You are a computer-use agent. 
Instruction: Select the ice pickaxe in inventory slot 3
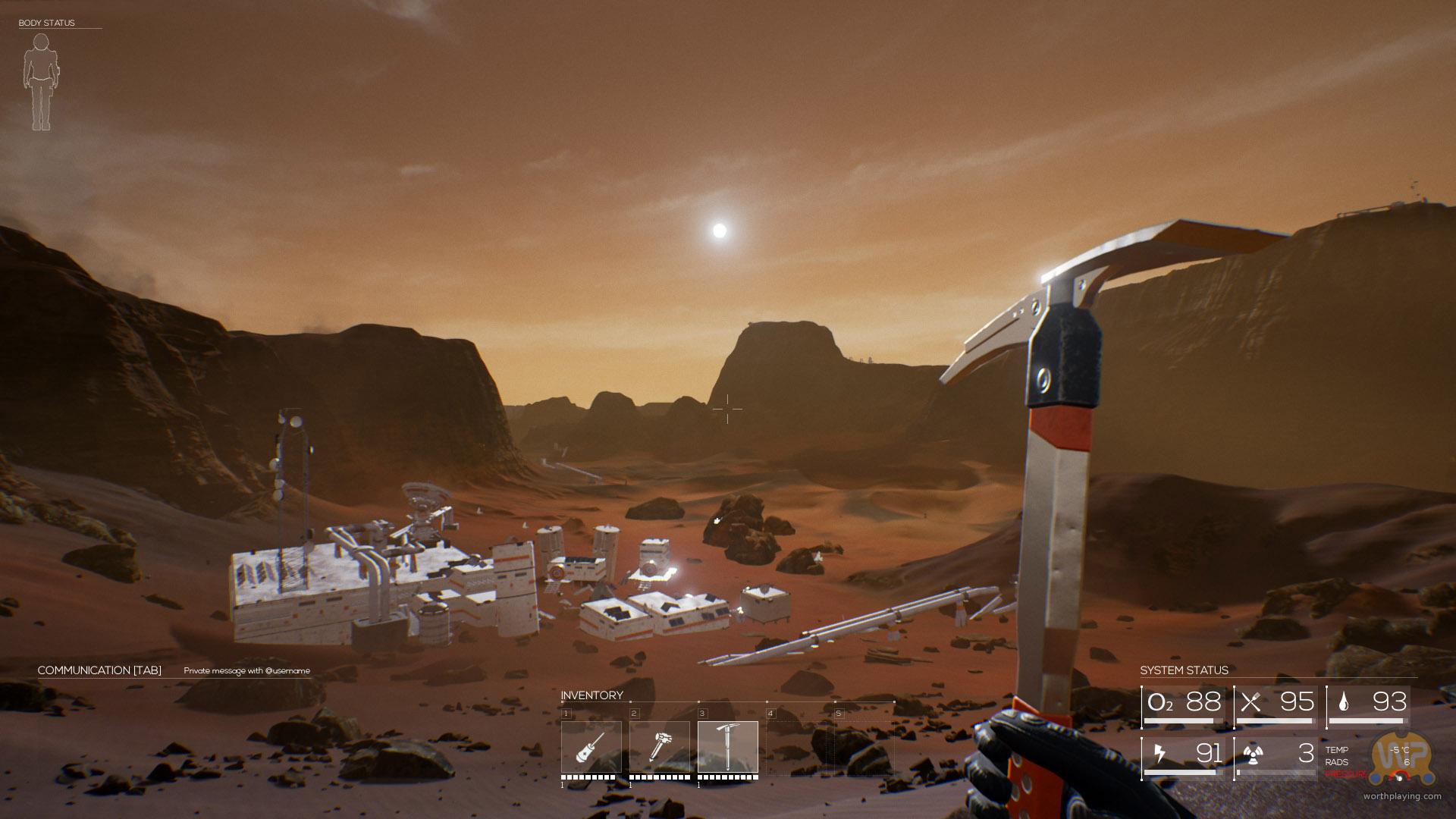click(x=727, y=747)
